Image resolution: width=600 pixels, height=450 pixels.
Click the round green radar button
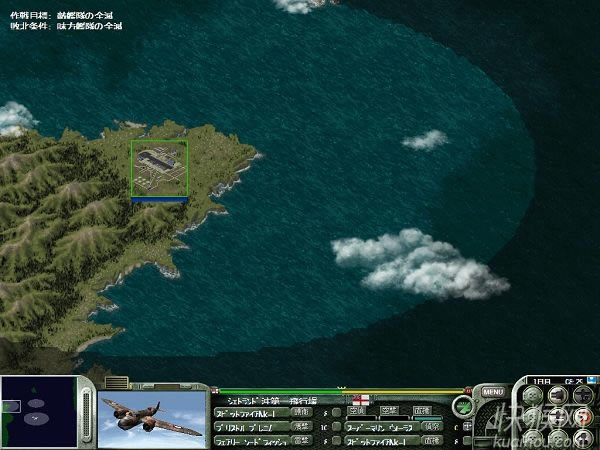(462, 407)
